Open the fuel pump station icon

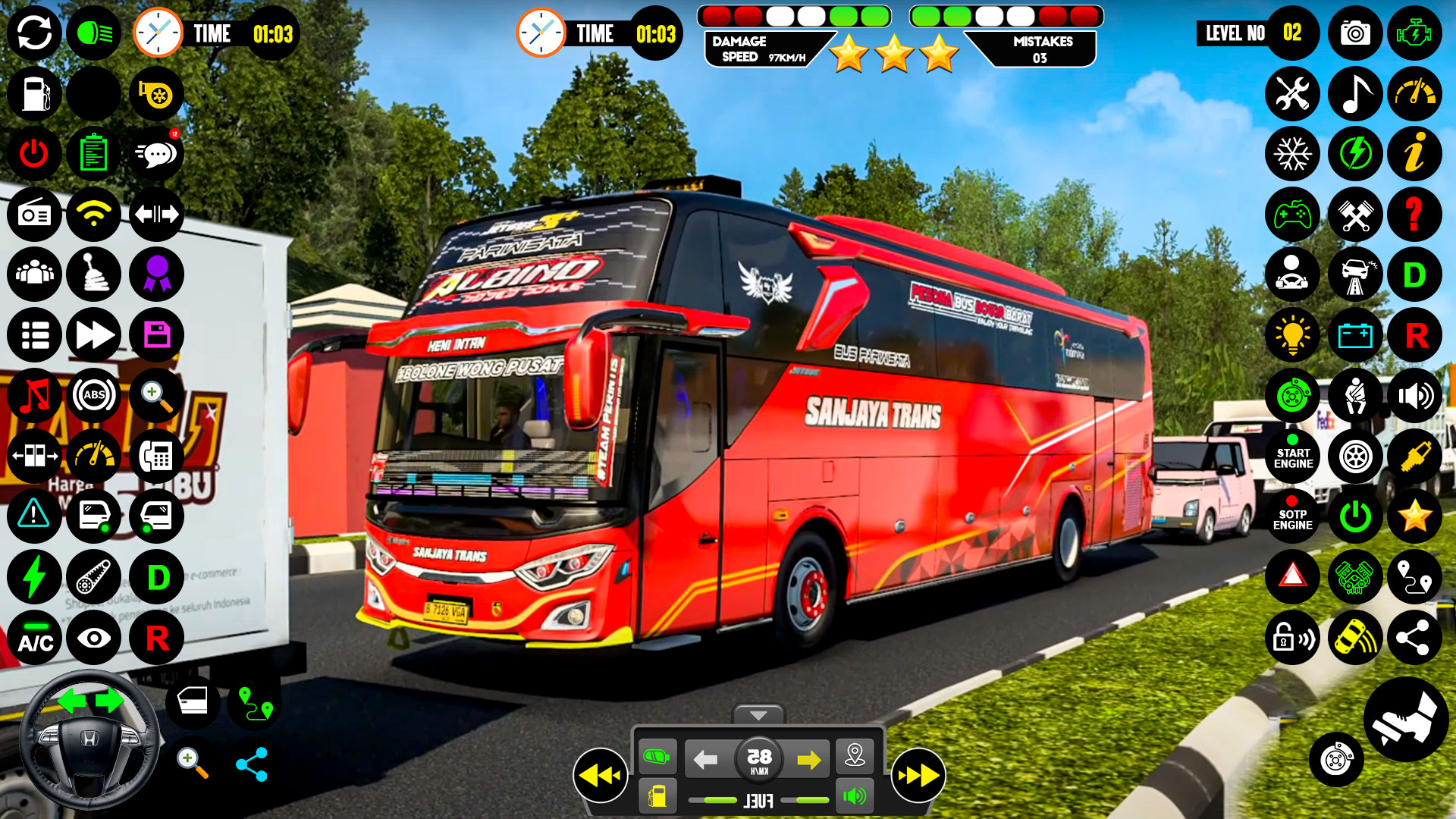[33, 93]
